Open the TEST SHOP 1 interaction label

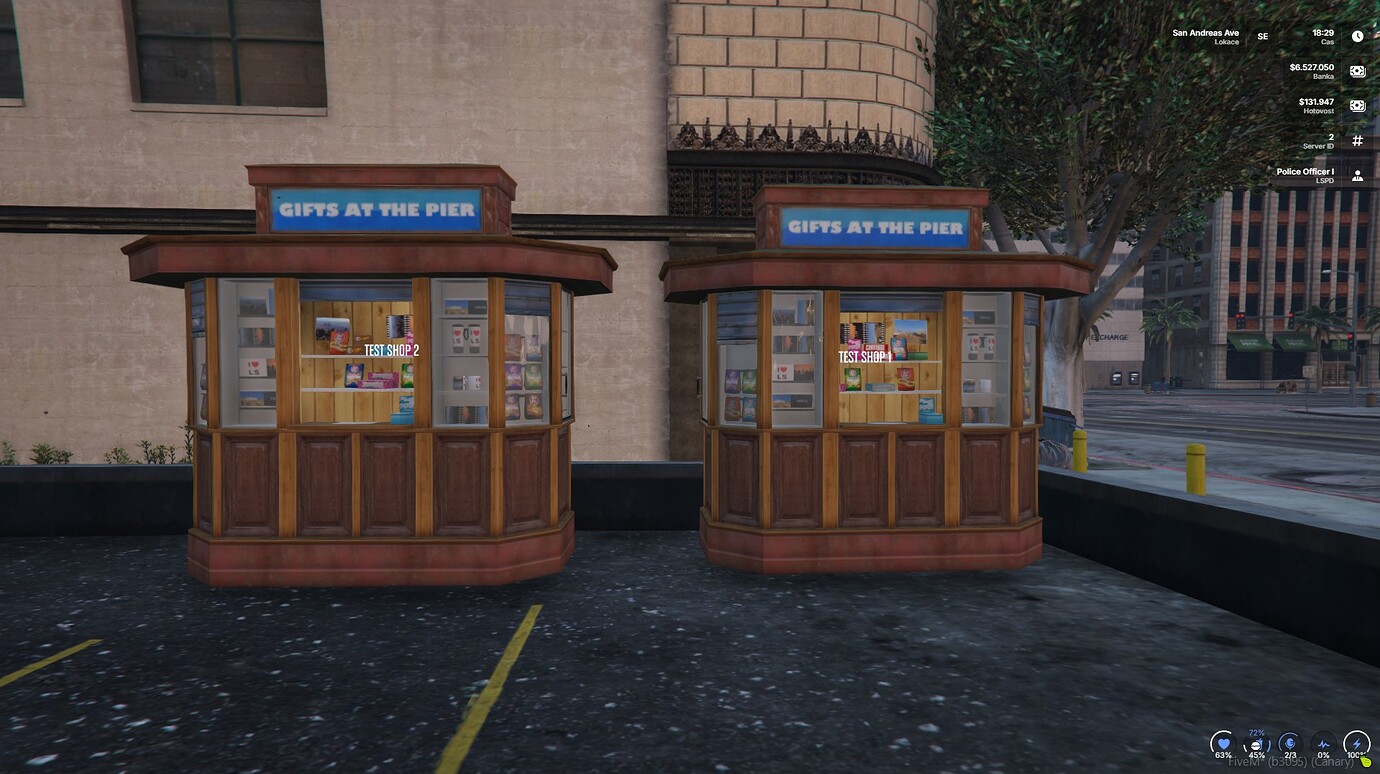point(864,355)
